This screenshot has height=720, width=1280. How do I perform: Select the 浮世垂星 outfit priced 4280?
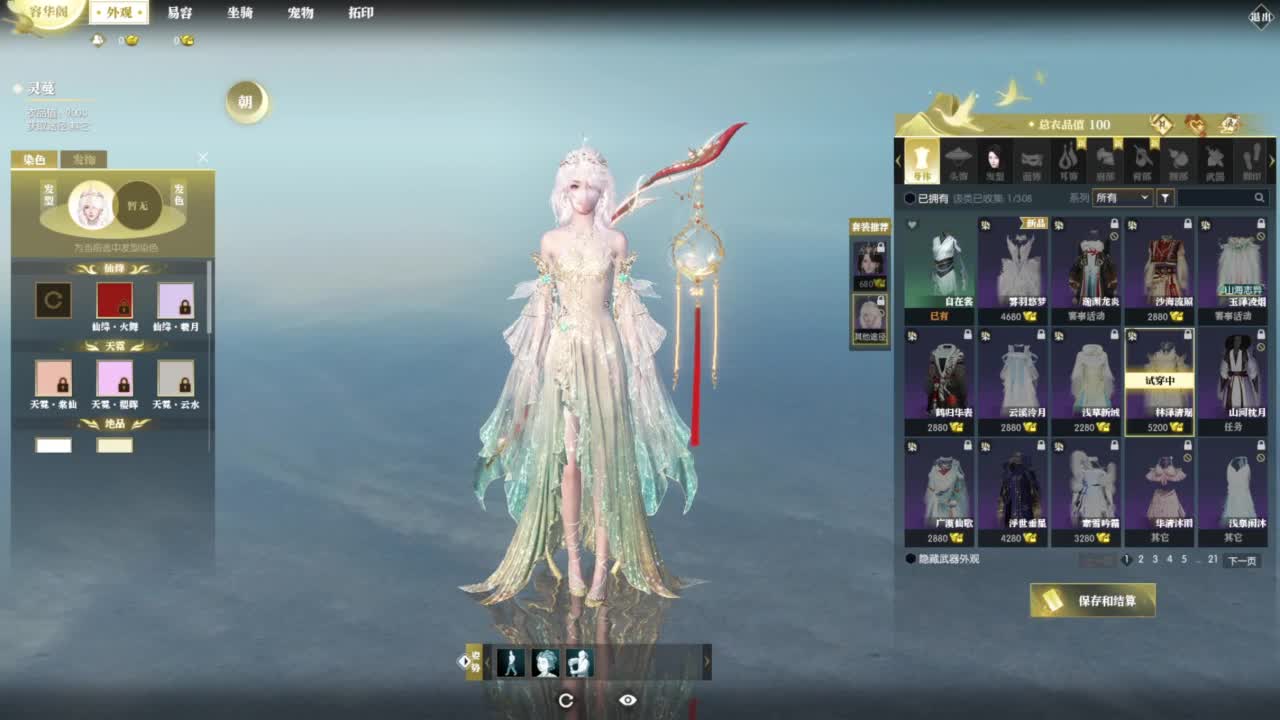(1012, 492)
